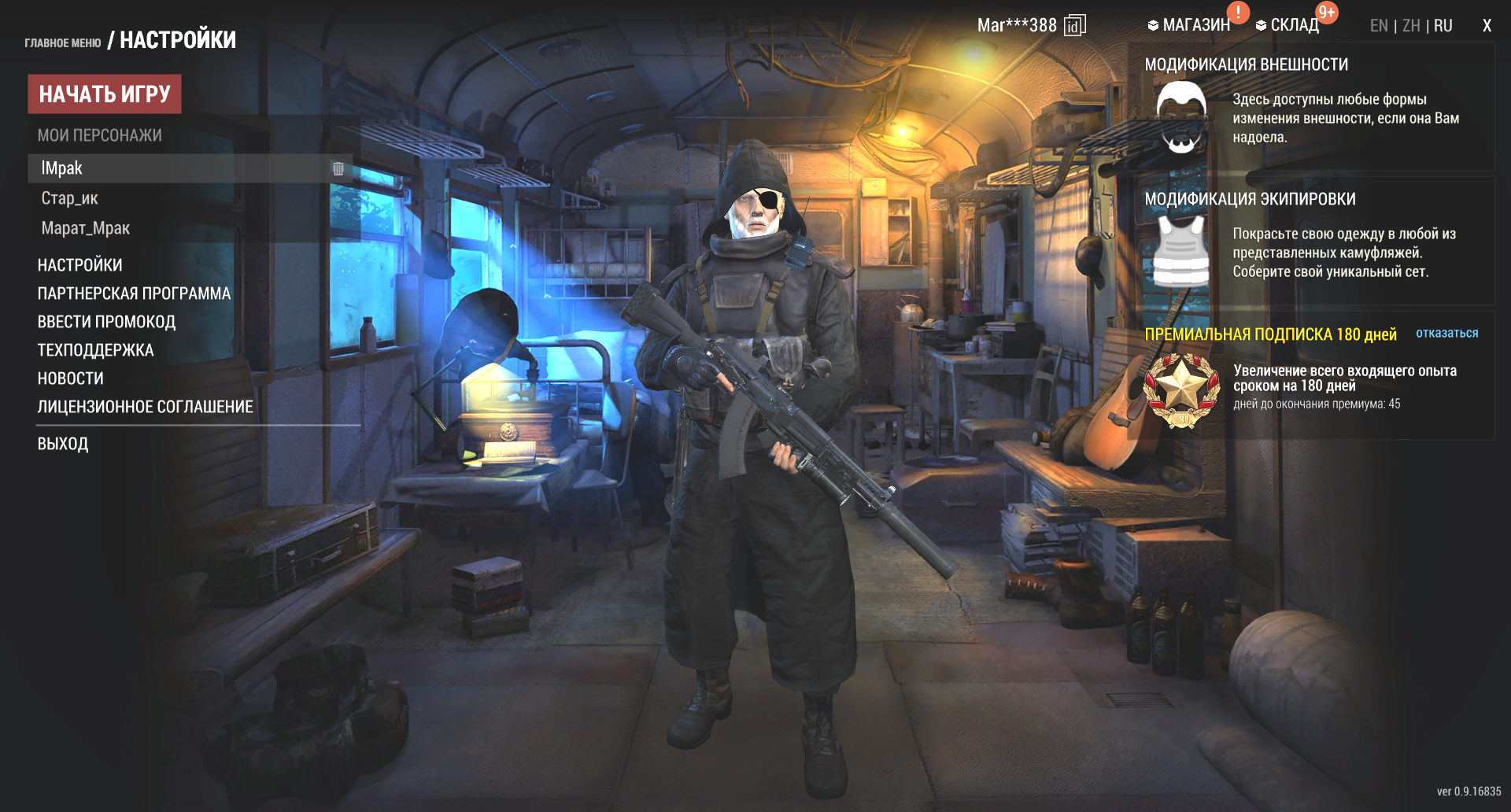1511x812 pixels.
Task: Open ЛИЦЕНЗИОННОЕ СОГЛАШЕНИЕ
Action: [146, 407]
